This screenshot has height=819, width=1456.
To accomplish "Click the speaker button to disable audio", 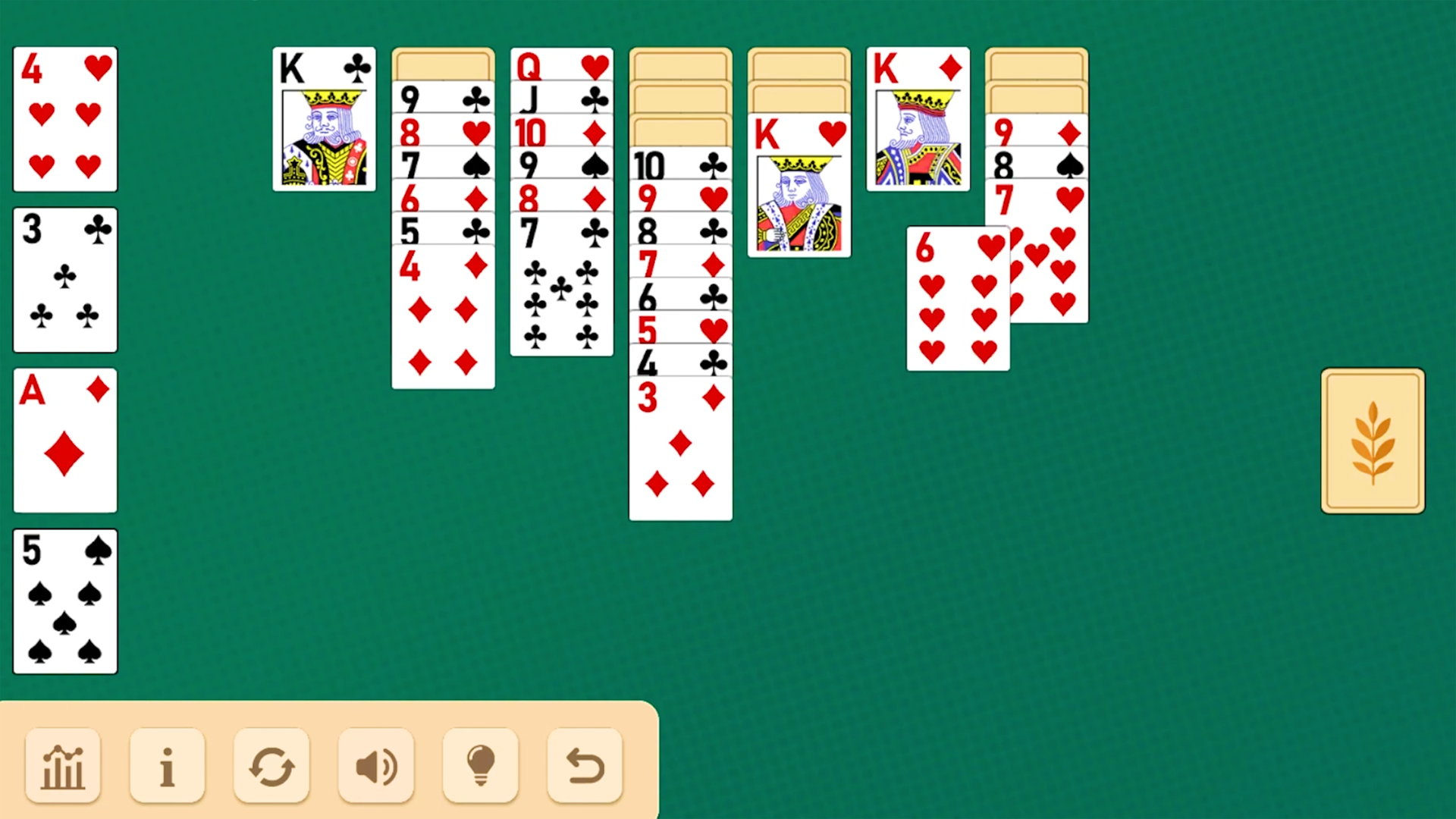I will 375,764.
